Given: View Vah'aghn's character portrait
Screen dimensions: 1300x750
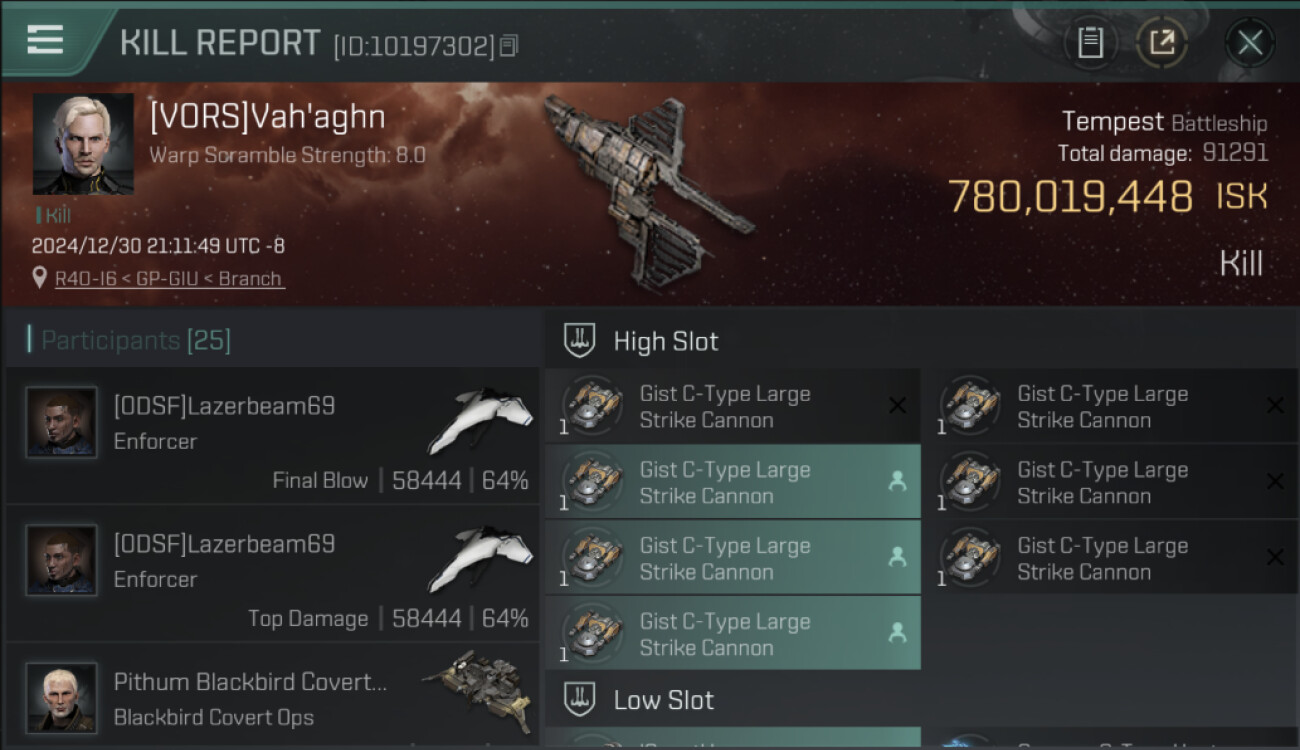Looking at the screenshot, I should 83,144.
